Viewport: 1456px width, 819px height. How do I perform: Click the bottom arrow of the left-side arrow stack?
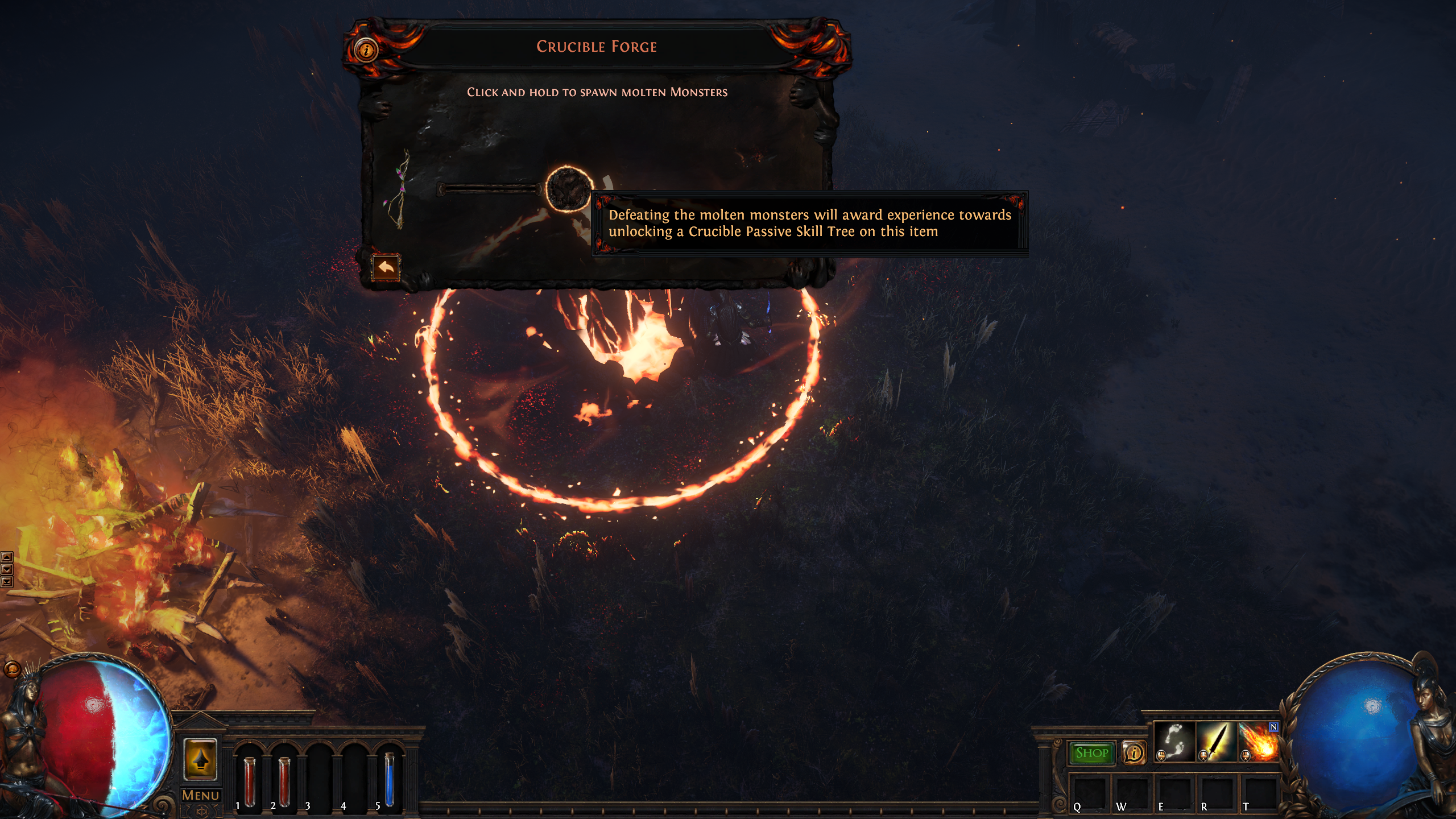(7, 582)
